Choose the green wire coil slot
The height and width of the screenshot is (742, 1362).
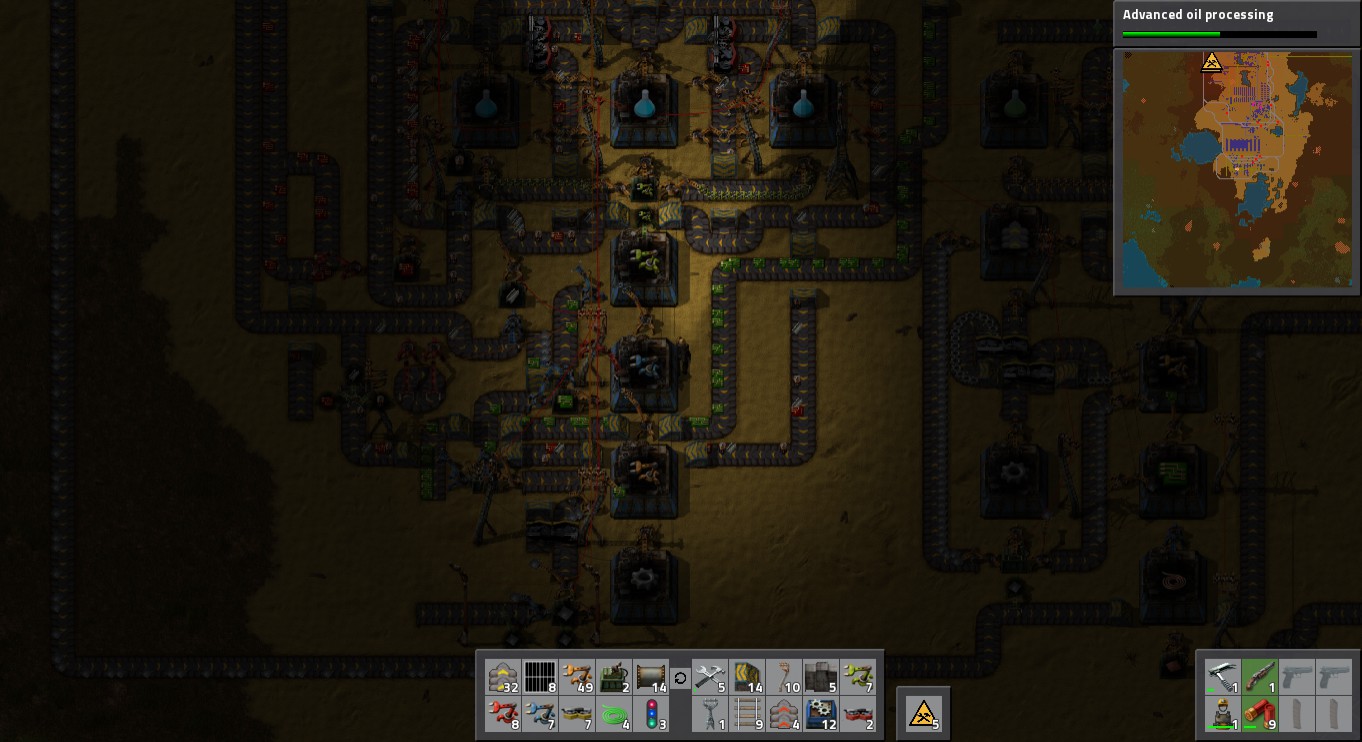(x=615, y=715)
